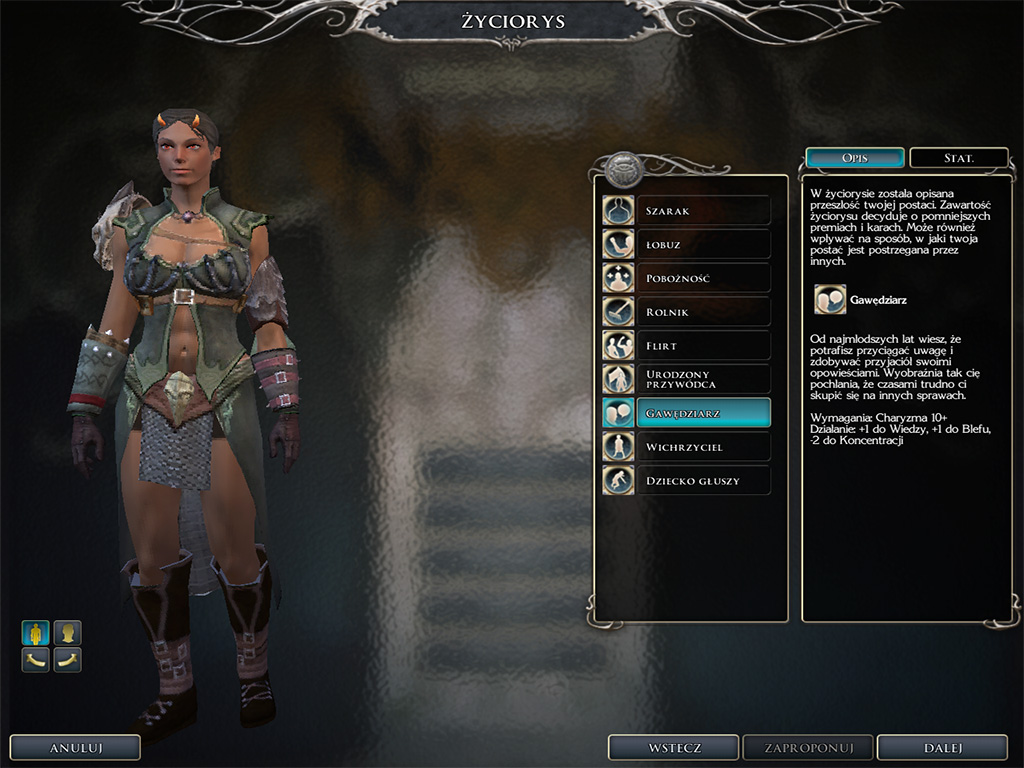Select the Rolnik background
The height and width of the screenshot is (768, 1024).
[x=687, y=312]
